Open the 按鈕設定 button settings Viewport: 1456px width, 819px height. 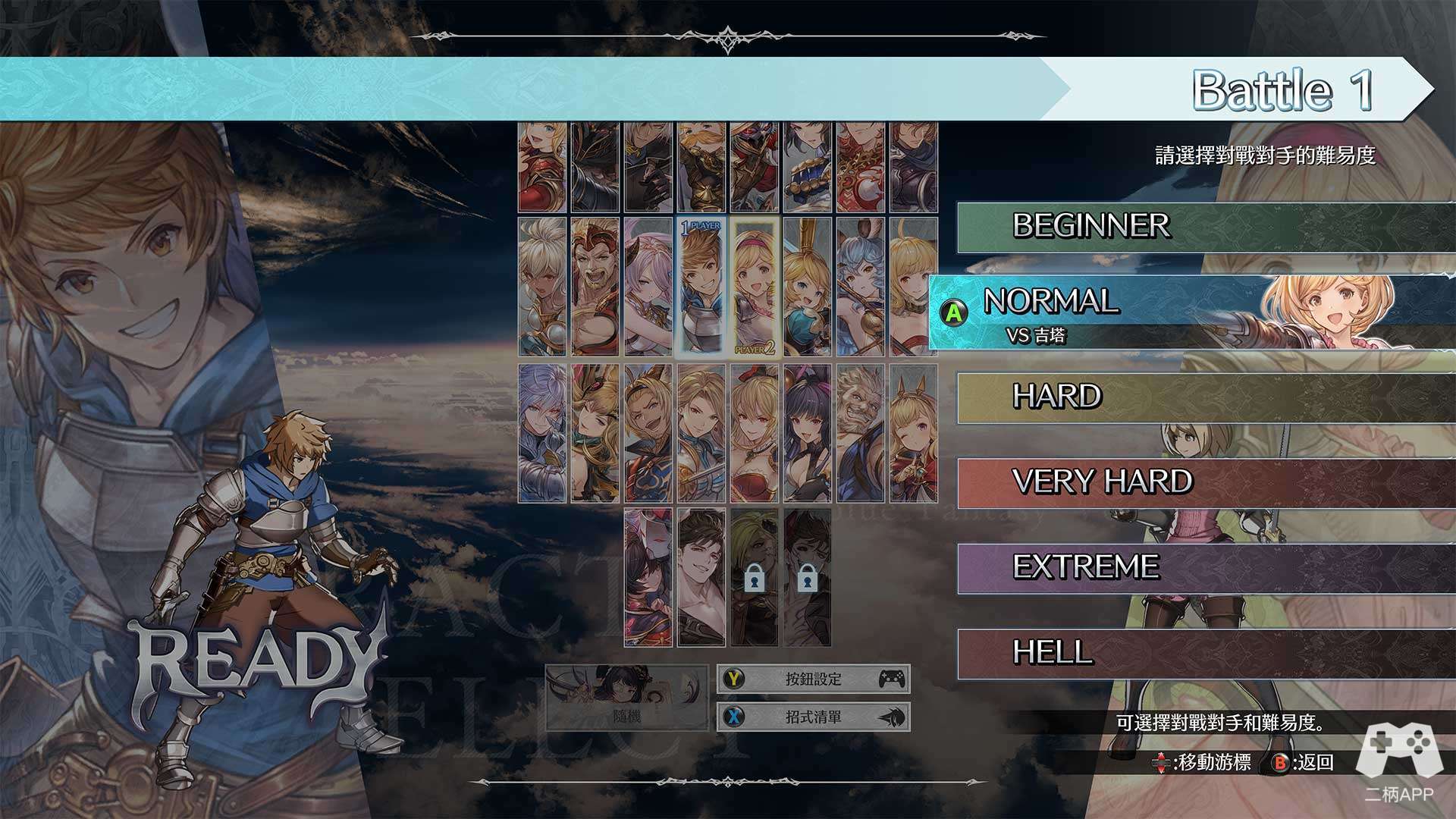coord(813,679)
